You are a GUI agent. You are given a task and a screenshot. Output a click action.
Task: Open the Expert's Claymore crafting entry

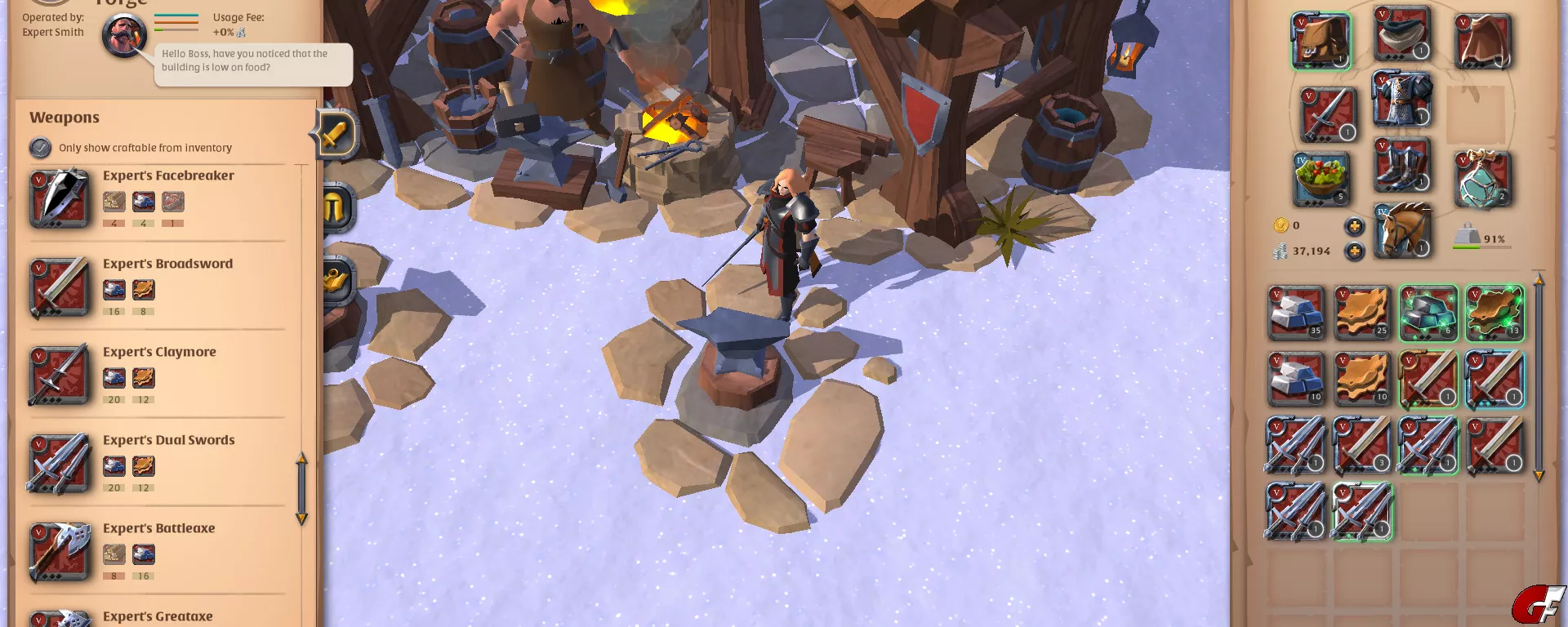click(159, 352)
